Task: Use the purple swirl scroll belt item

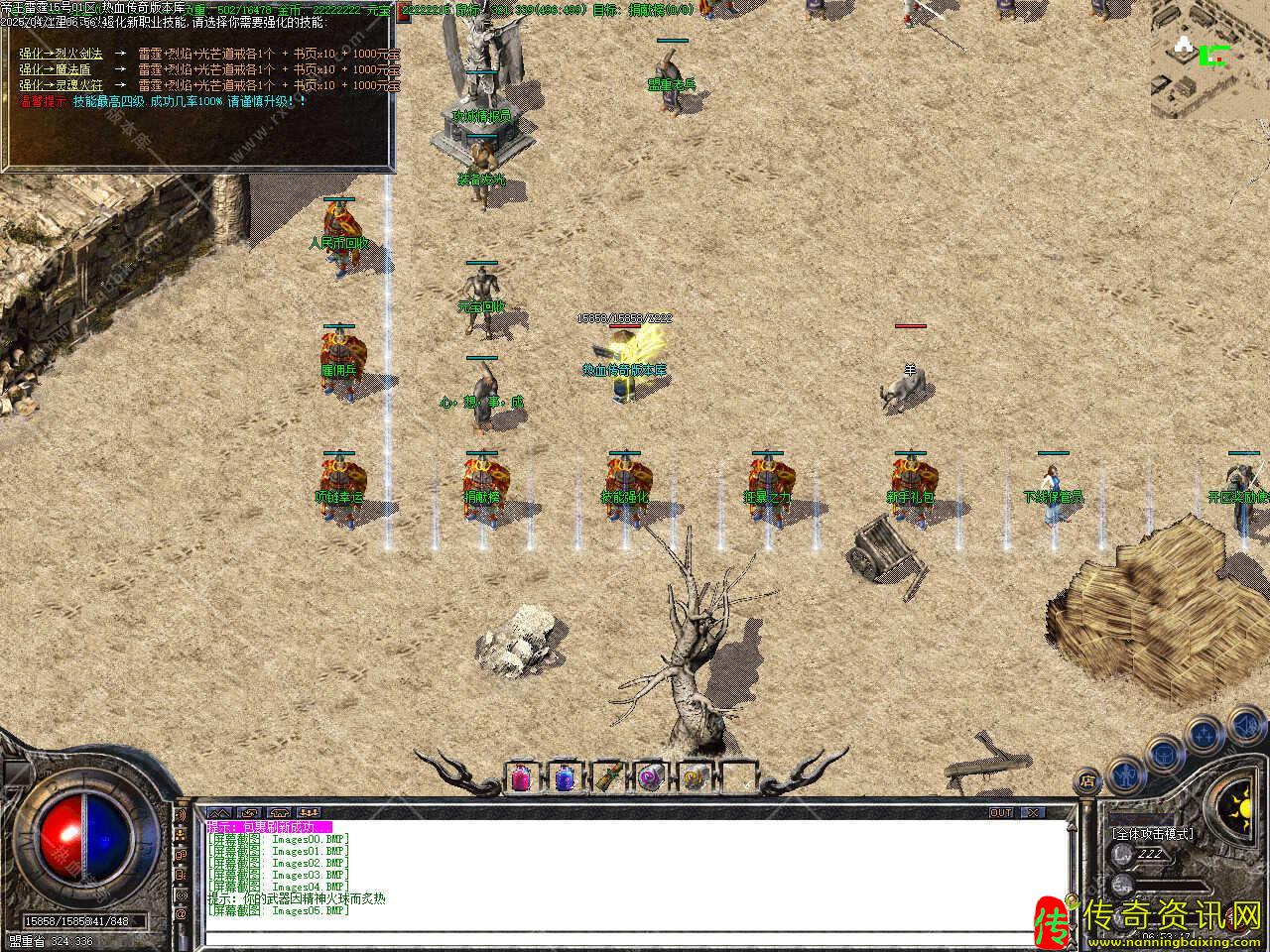Action: tap(651, 778)
